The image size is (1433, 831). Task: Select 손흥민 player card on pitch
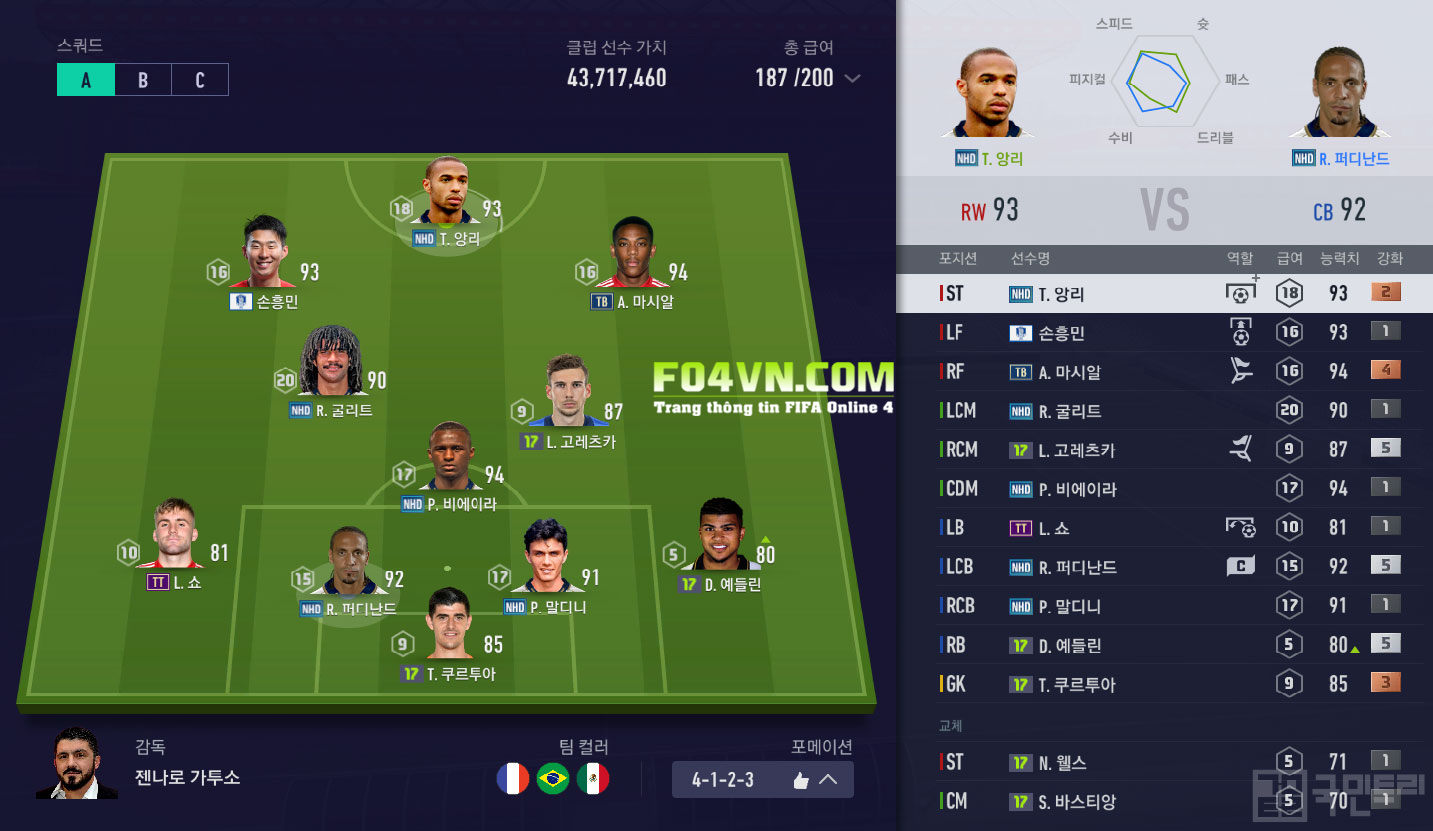pyautogui.click(x=264, y=256)
